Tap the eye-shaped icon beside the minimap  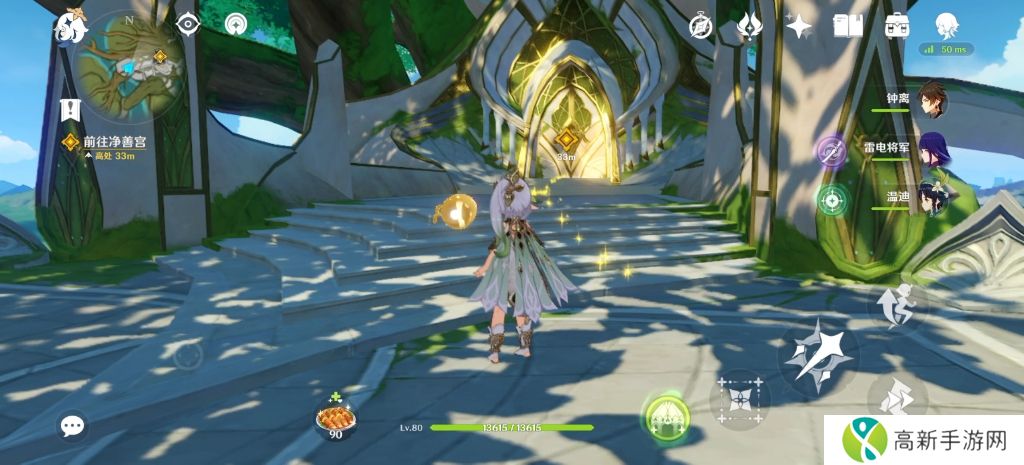click(188, 24)
